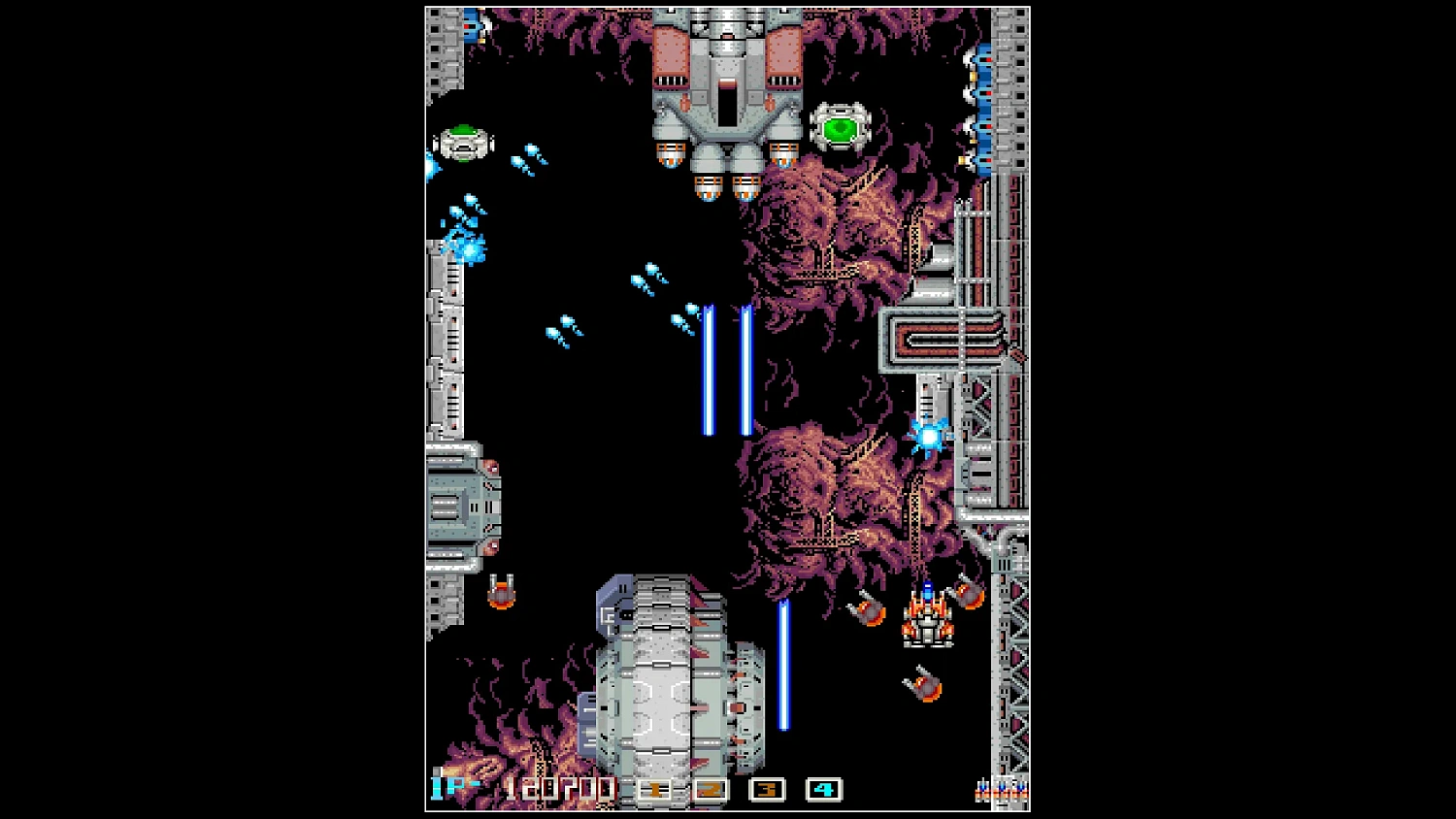Image resolution: width=1456 pixels, height=819 pixels.
Task: Click the spare life ship icons in the HUD
Action: [1000, 788]
